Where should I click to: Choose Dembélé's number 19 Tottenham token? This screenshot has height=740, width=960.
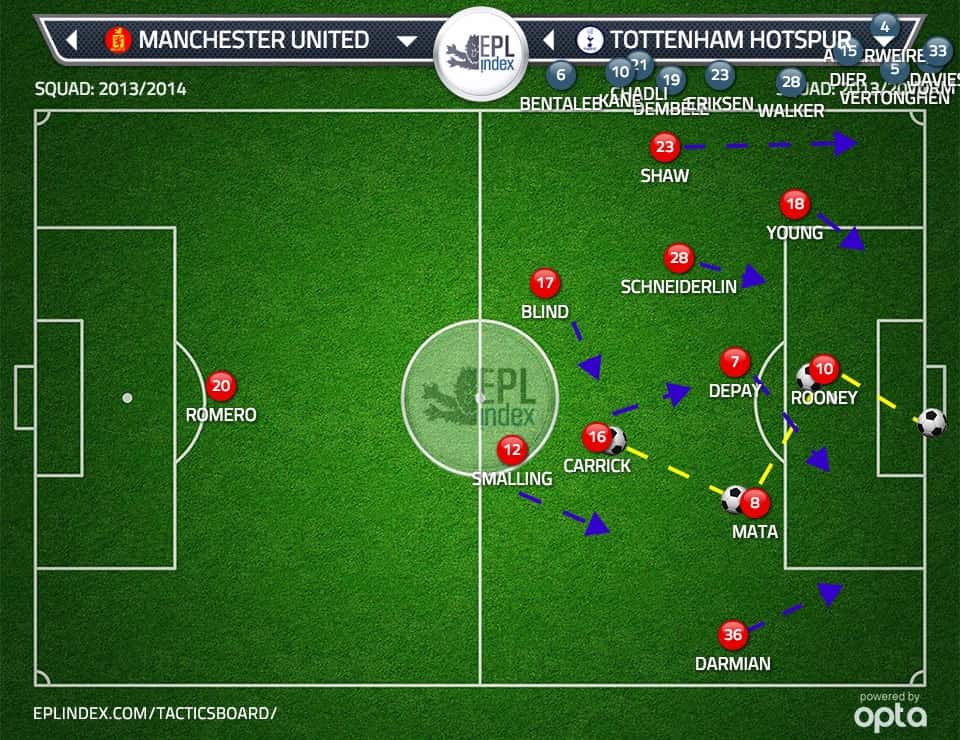671,81
